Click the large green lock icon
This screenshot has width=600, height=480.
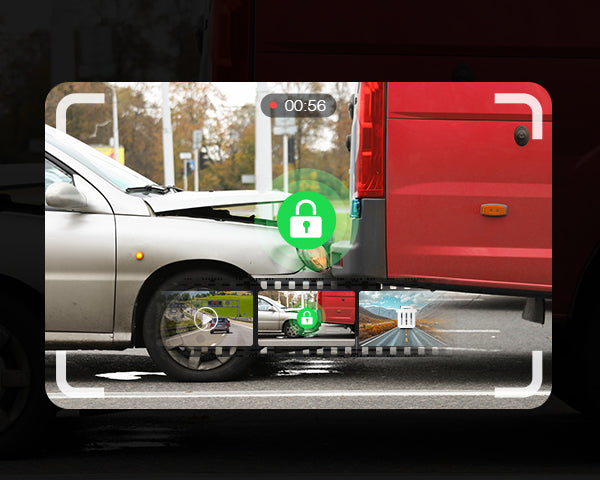coord(306,219)
